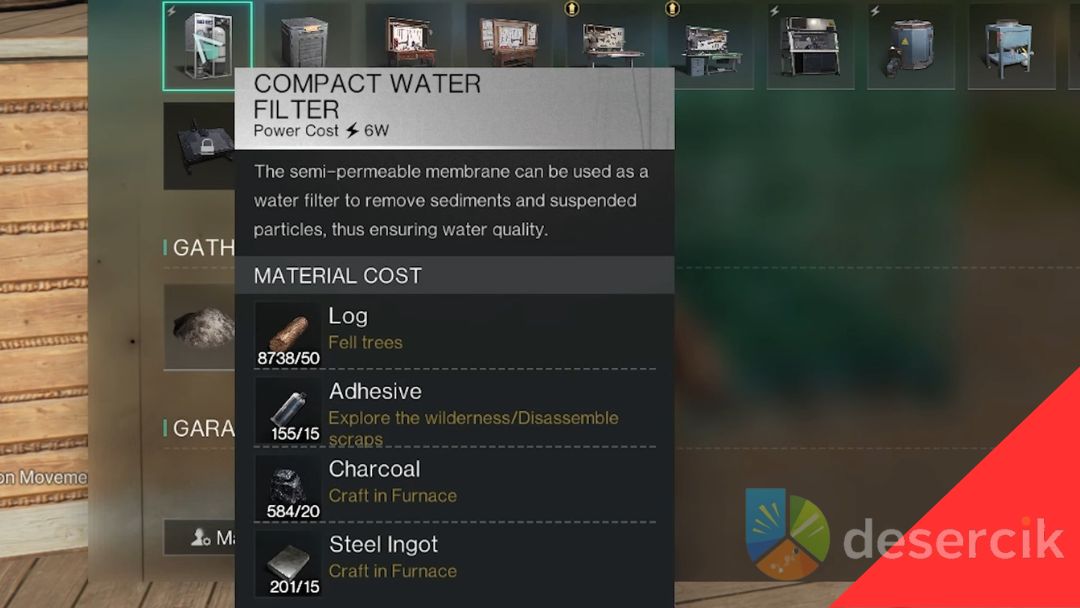This screenshot has height=608, width=1080.
Task: Select the gray rock pile gathering tile
Action: pyautogui.click(x=200, y=326)
